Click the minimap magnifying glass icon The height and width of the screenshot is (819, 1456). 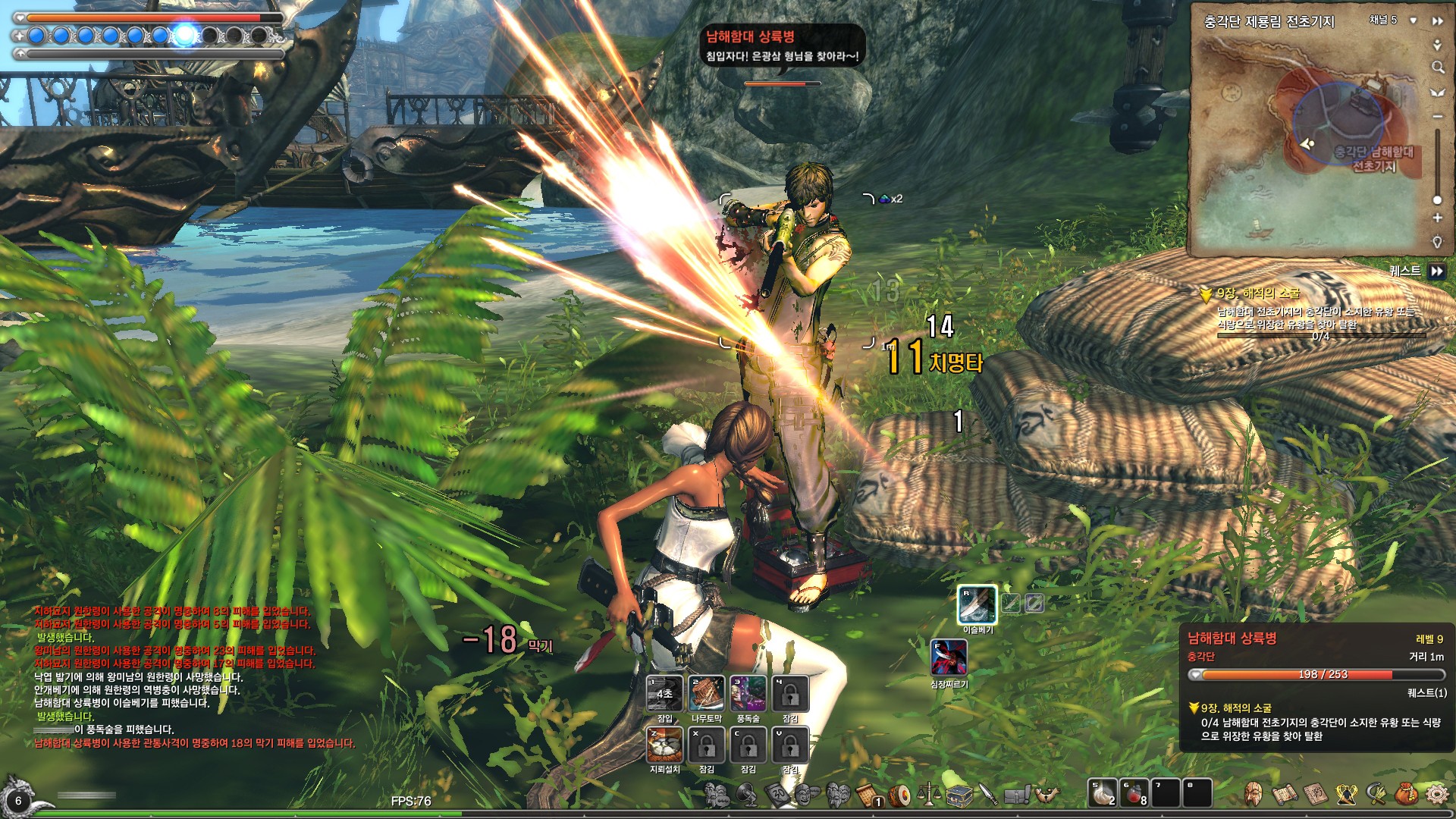(1437, 67)
